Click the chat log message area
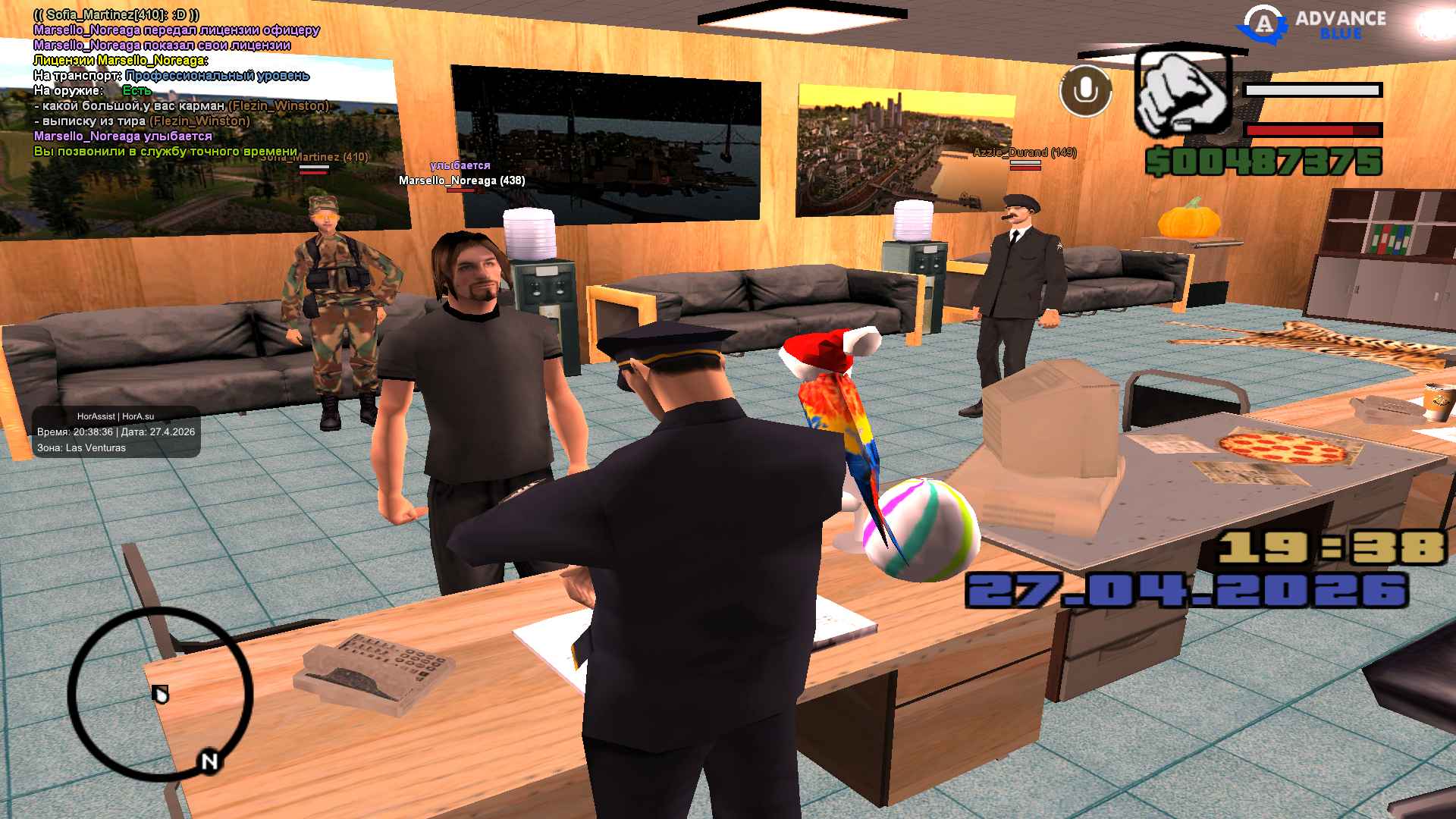 [182, 83]
